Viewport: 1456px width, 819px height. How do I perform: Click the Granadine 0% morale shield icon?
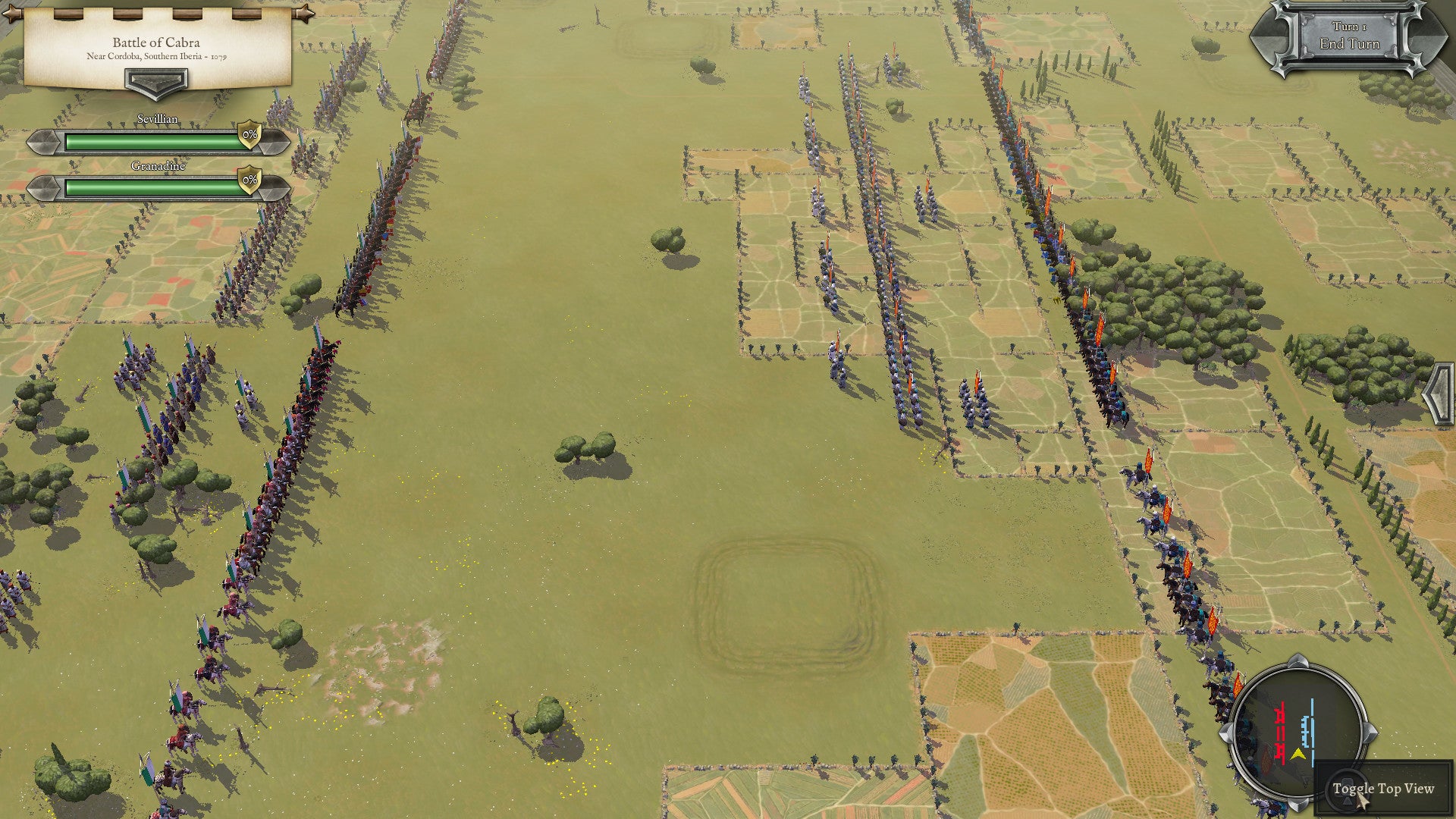(x=249, y=180)
